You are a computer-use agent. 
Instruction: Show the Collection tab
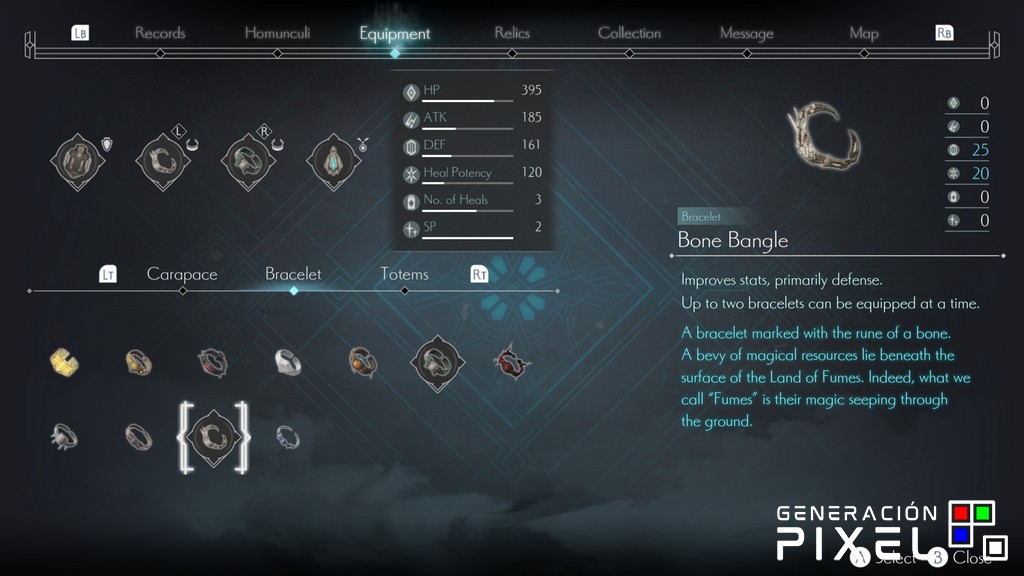(629, 33)
